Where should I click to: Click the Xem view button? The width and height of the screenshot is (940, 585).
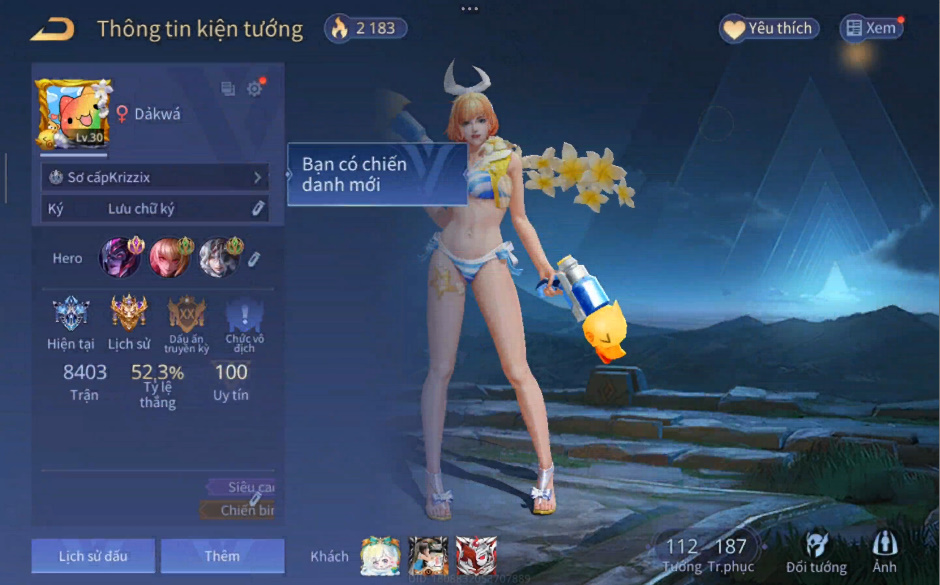(x=871, y=28)
